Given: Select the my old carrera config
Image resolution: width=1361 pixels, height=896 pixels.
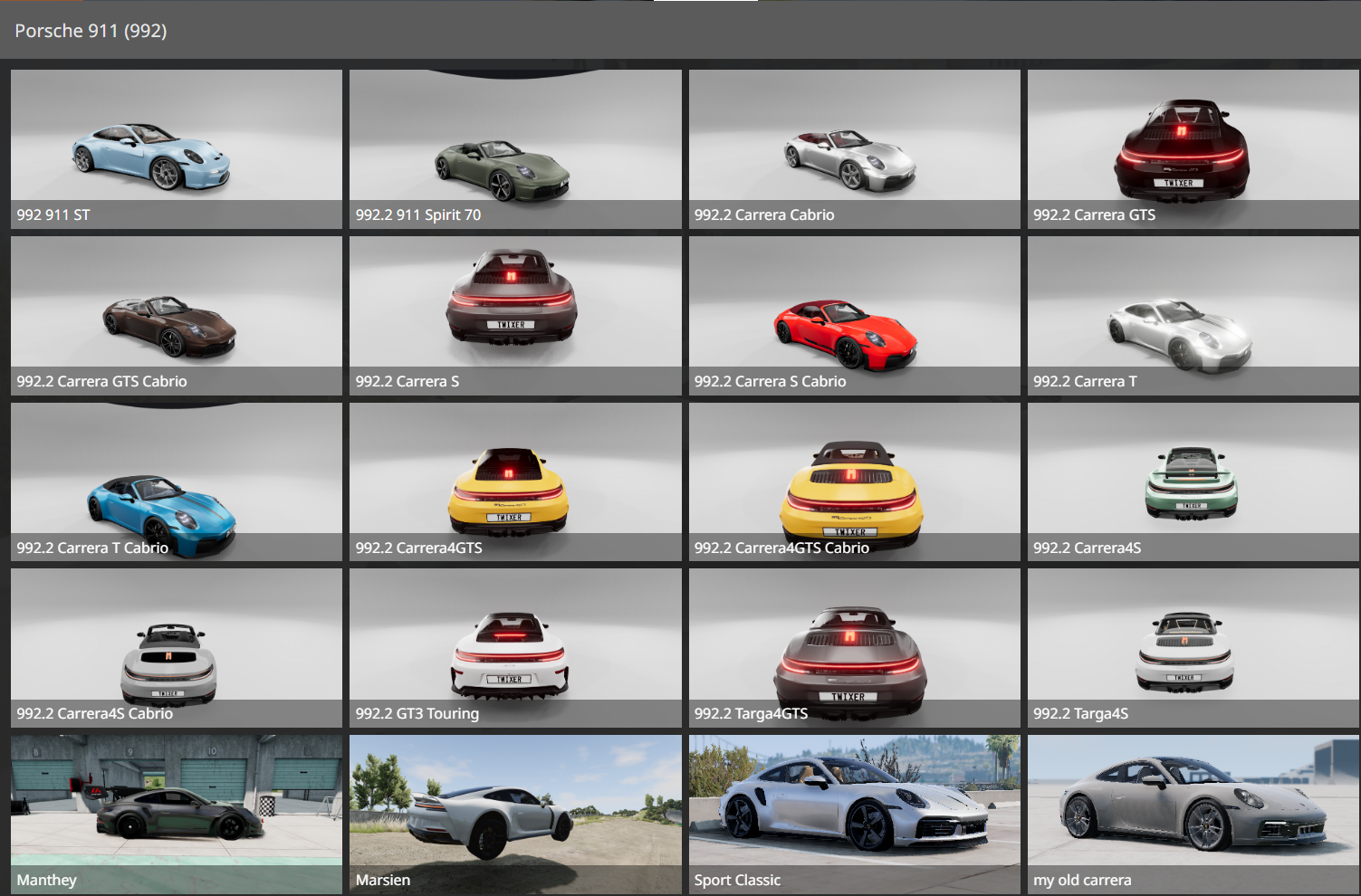Looking at the screenshot, I should click(x=1193, y=814).
